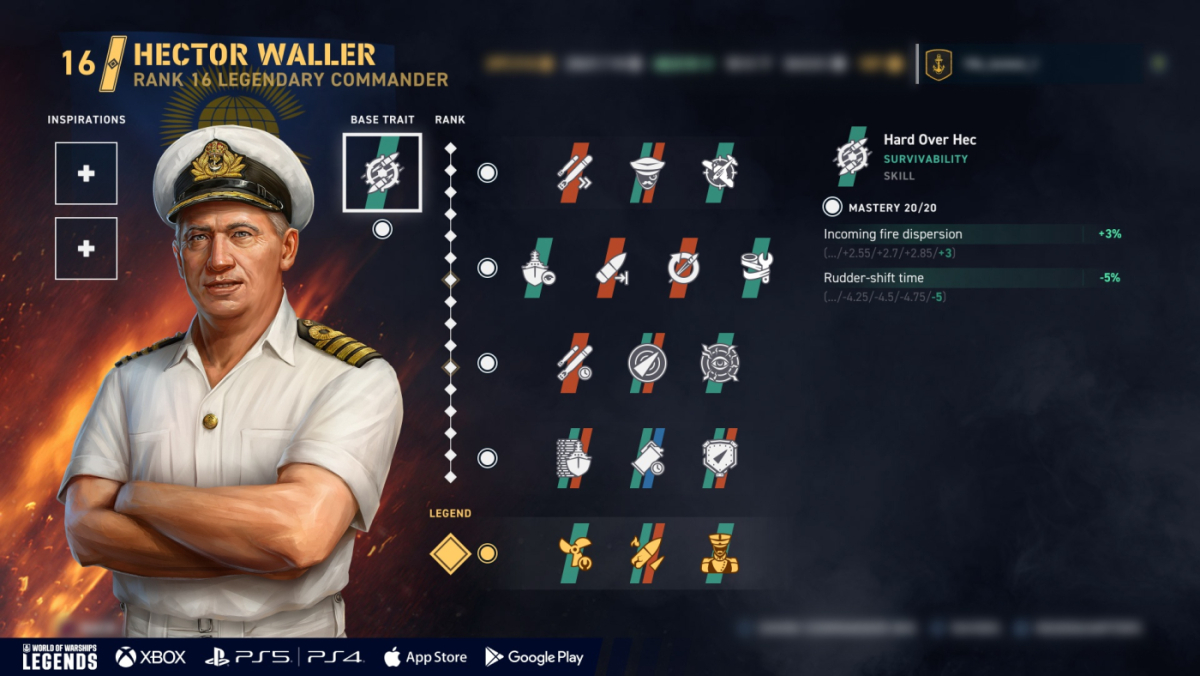This screenshot has width=1200, height=676.
Task: Choose the torpedo with clock skill
Action: click(x=575, y=363)
